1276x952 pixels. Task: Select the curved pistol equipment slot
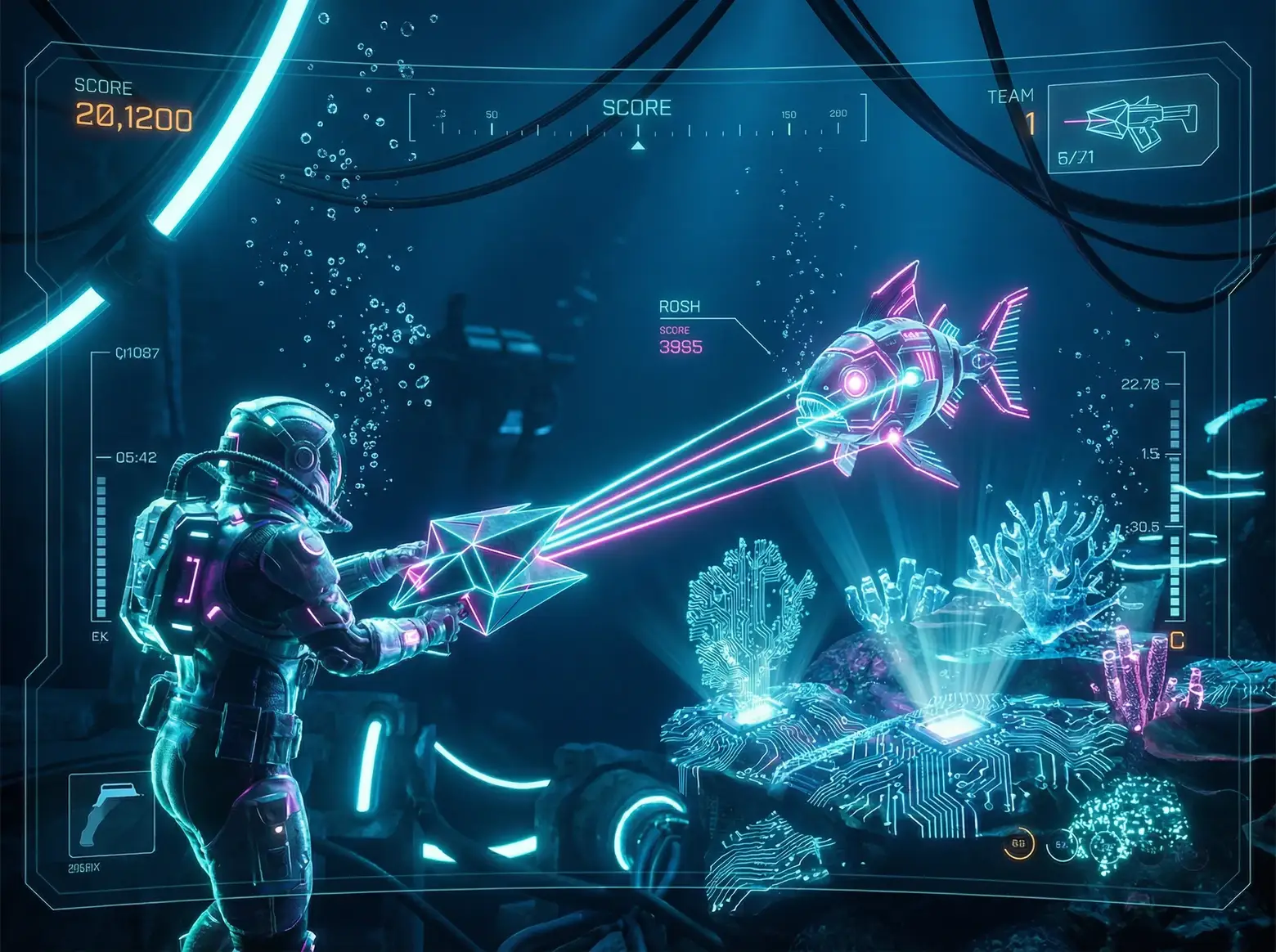pos(111,814)
